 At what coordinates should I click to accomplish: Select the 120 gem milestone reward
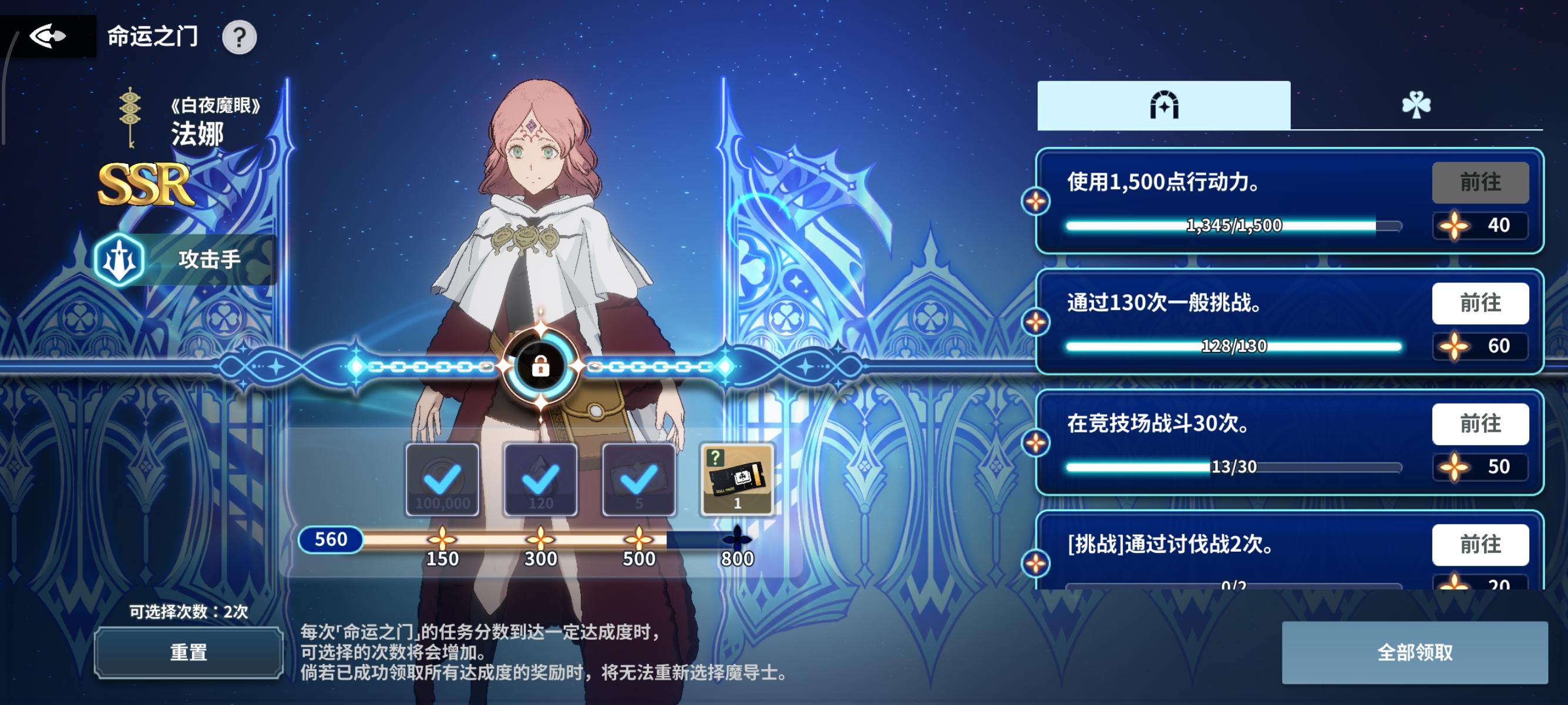540,479
